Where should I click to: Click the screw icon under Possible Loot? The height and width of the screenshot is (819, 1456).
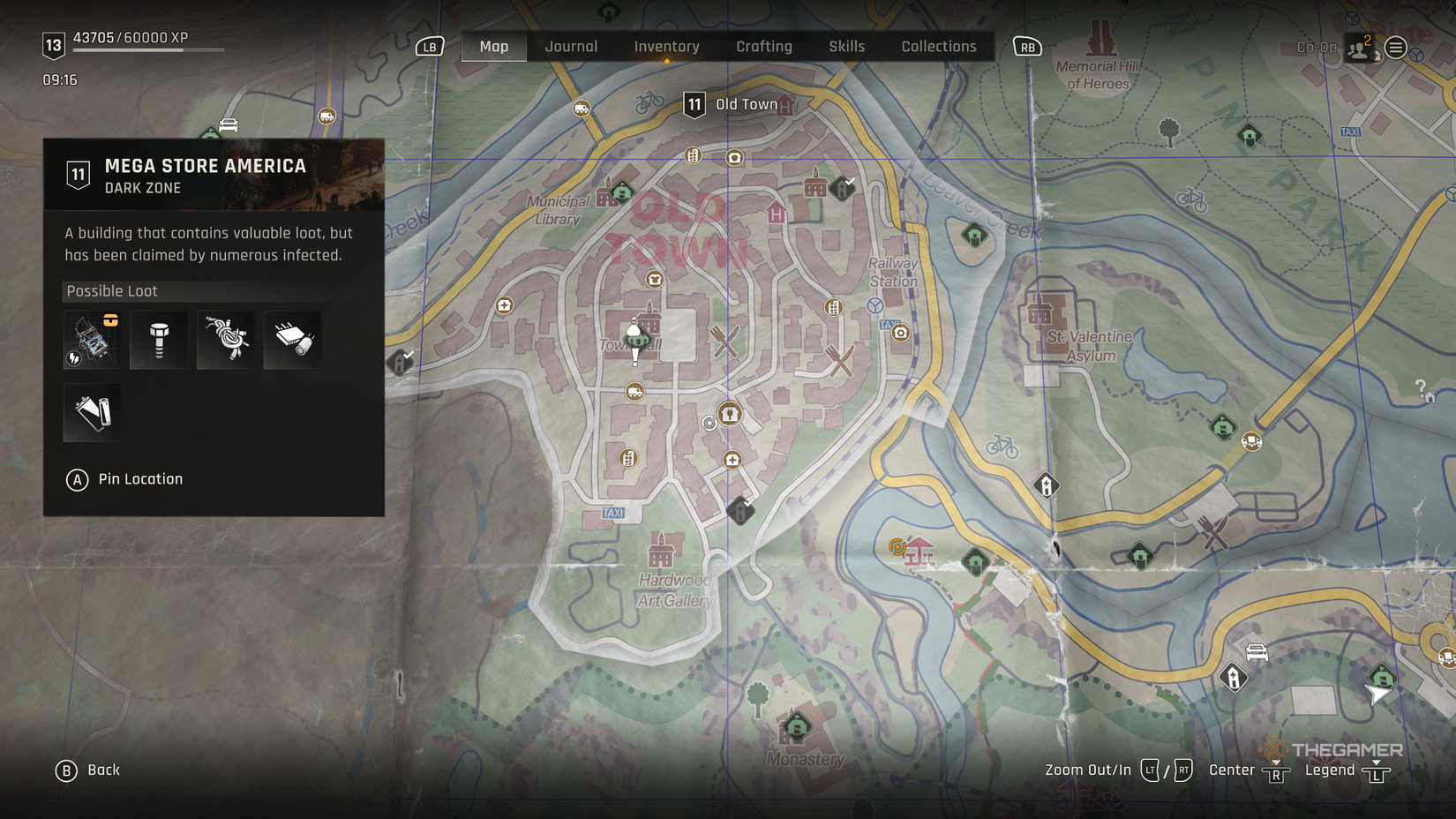coord(159,340)
